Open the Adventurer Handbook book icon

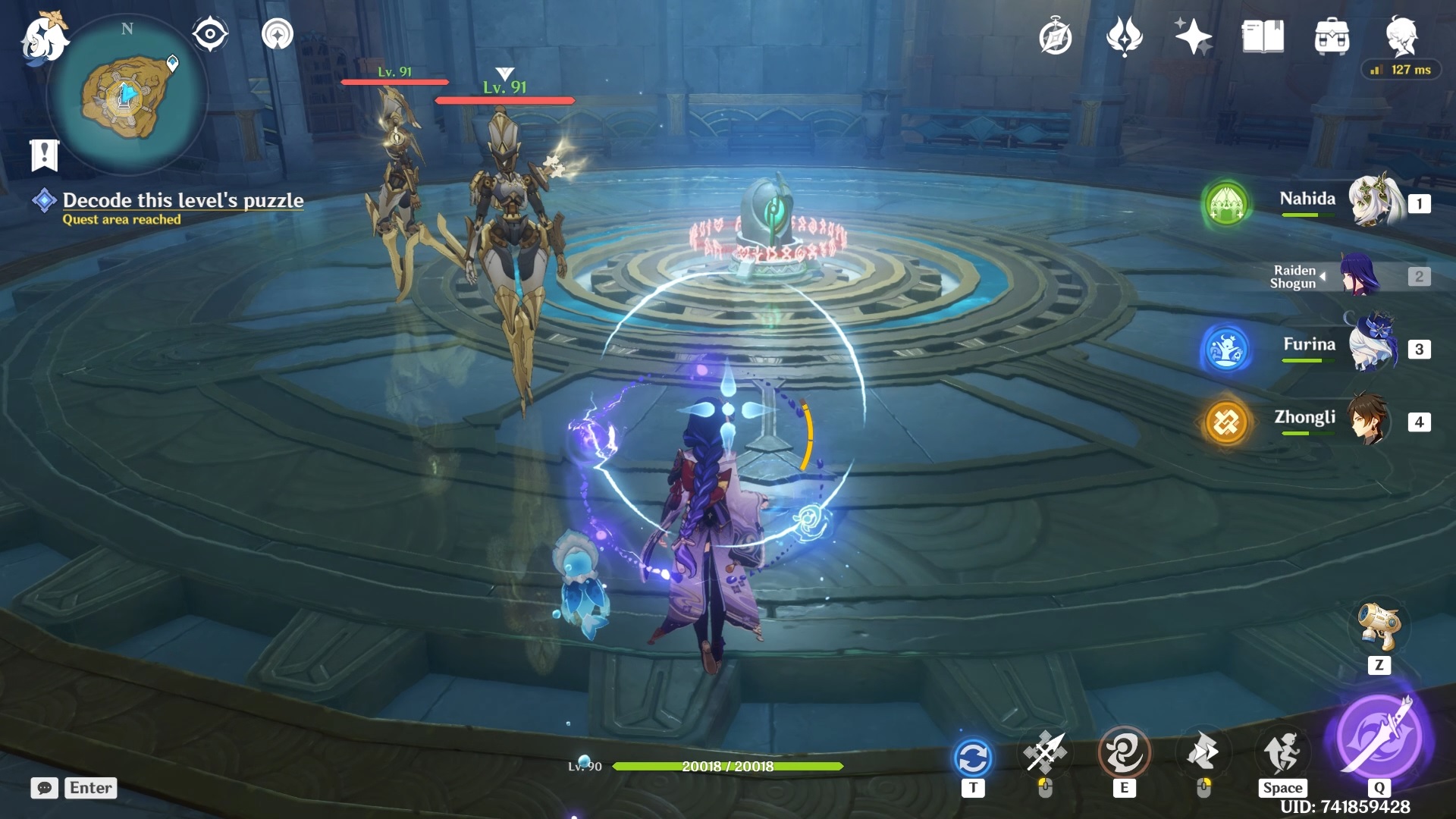(x=1263, y=36)
